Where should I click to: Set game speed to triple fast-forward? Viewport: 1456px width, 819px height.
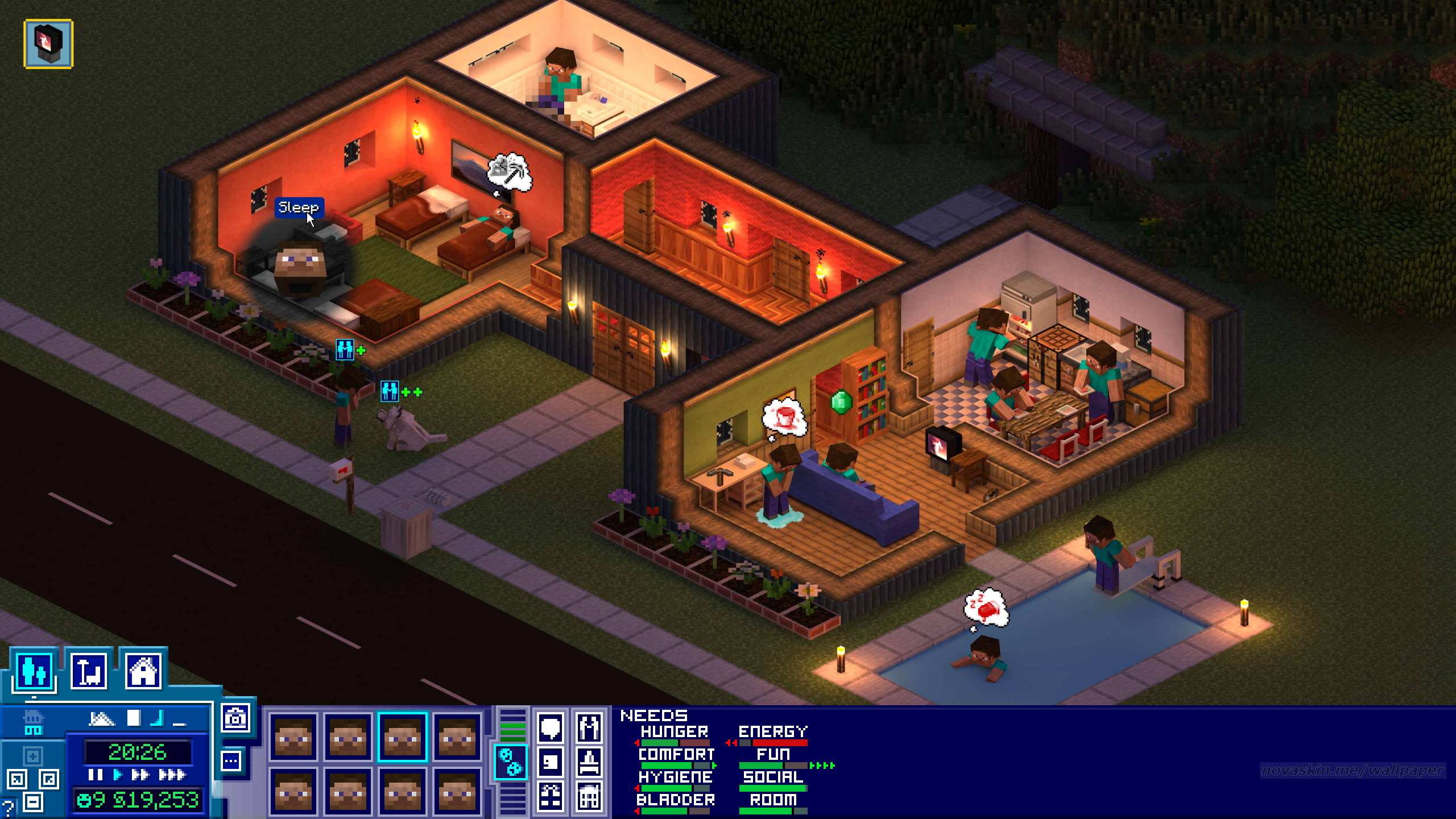(x=172, y=775)
